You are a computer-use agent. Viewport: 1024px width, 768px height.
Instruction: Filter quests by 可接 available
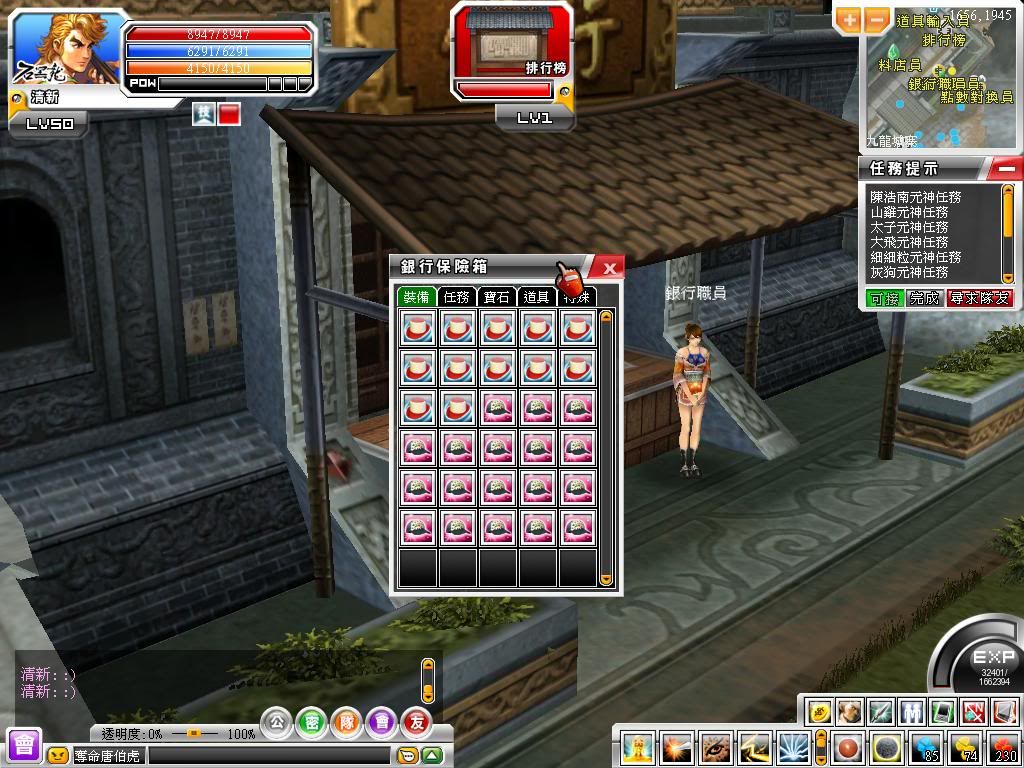[x=884, y=298]
